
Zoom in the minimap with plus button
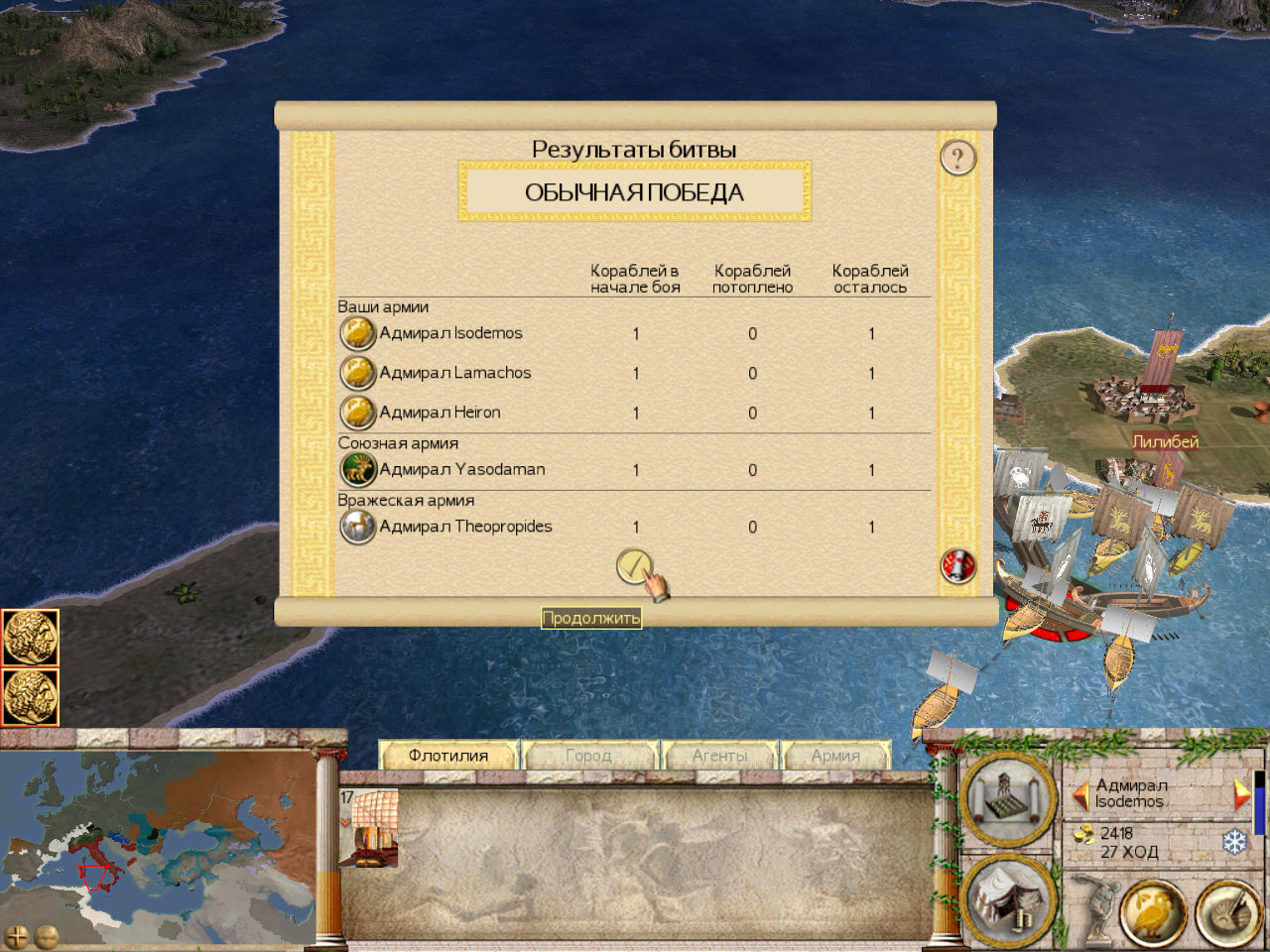coord(17,935)
